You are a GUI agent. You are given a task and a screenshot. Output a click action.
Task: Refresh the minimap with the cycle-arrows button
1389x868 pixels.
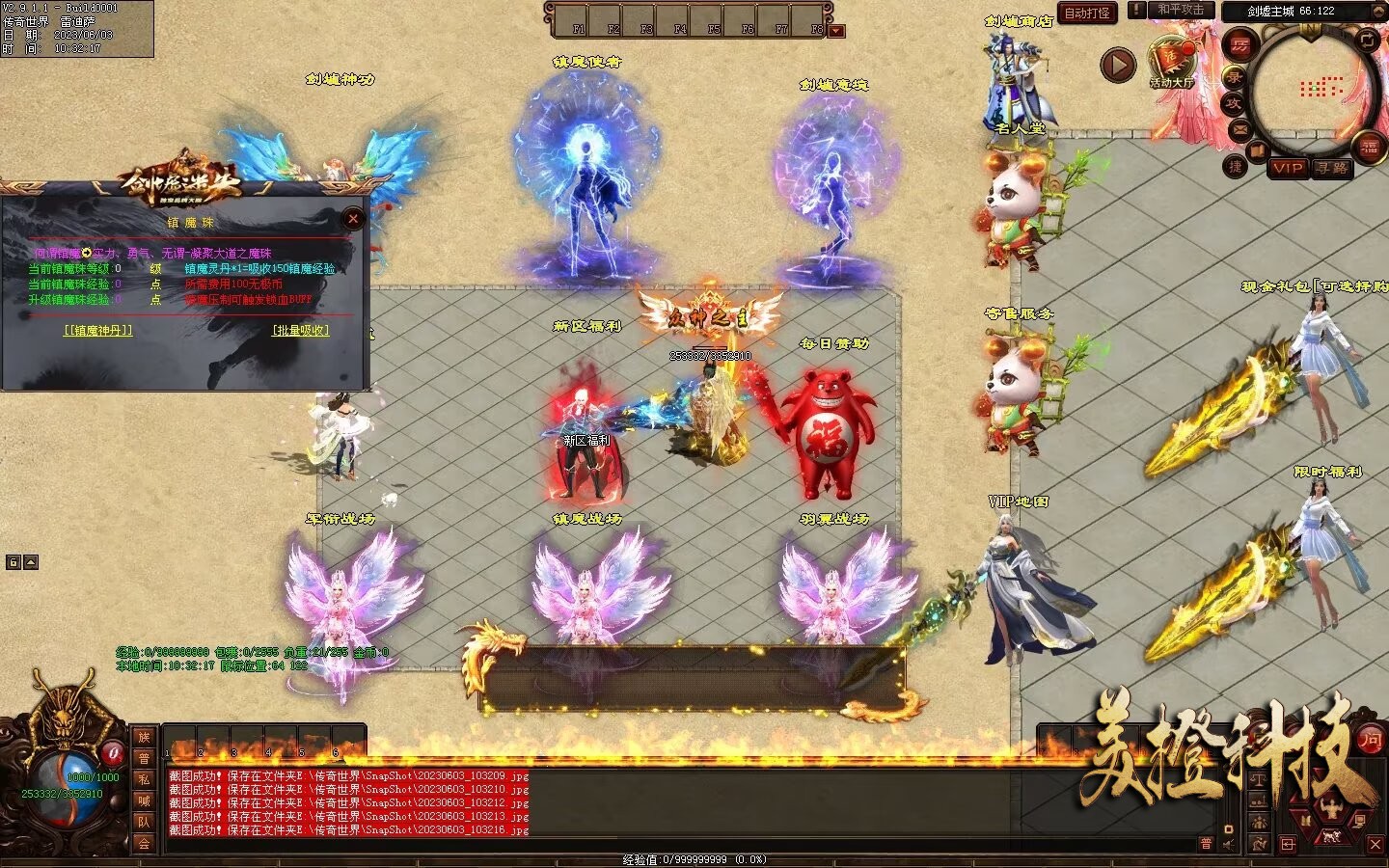[1368, 40]
